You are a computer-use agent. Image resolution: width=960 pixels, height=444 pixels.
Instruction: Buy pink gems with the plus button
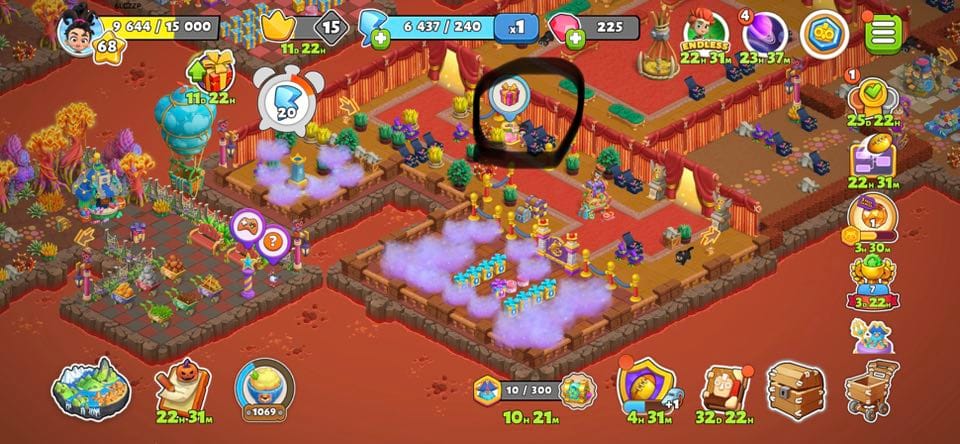click(x=576, y=40)
